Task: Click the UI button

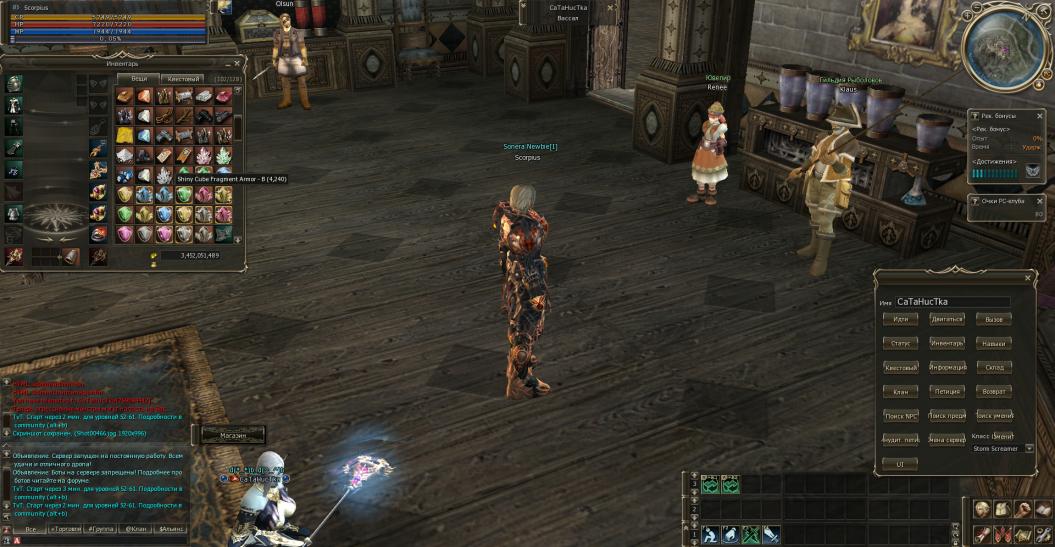Action: point(900,464)
